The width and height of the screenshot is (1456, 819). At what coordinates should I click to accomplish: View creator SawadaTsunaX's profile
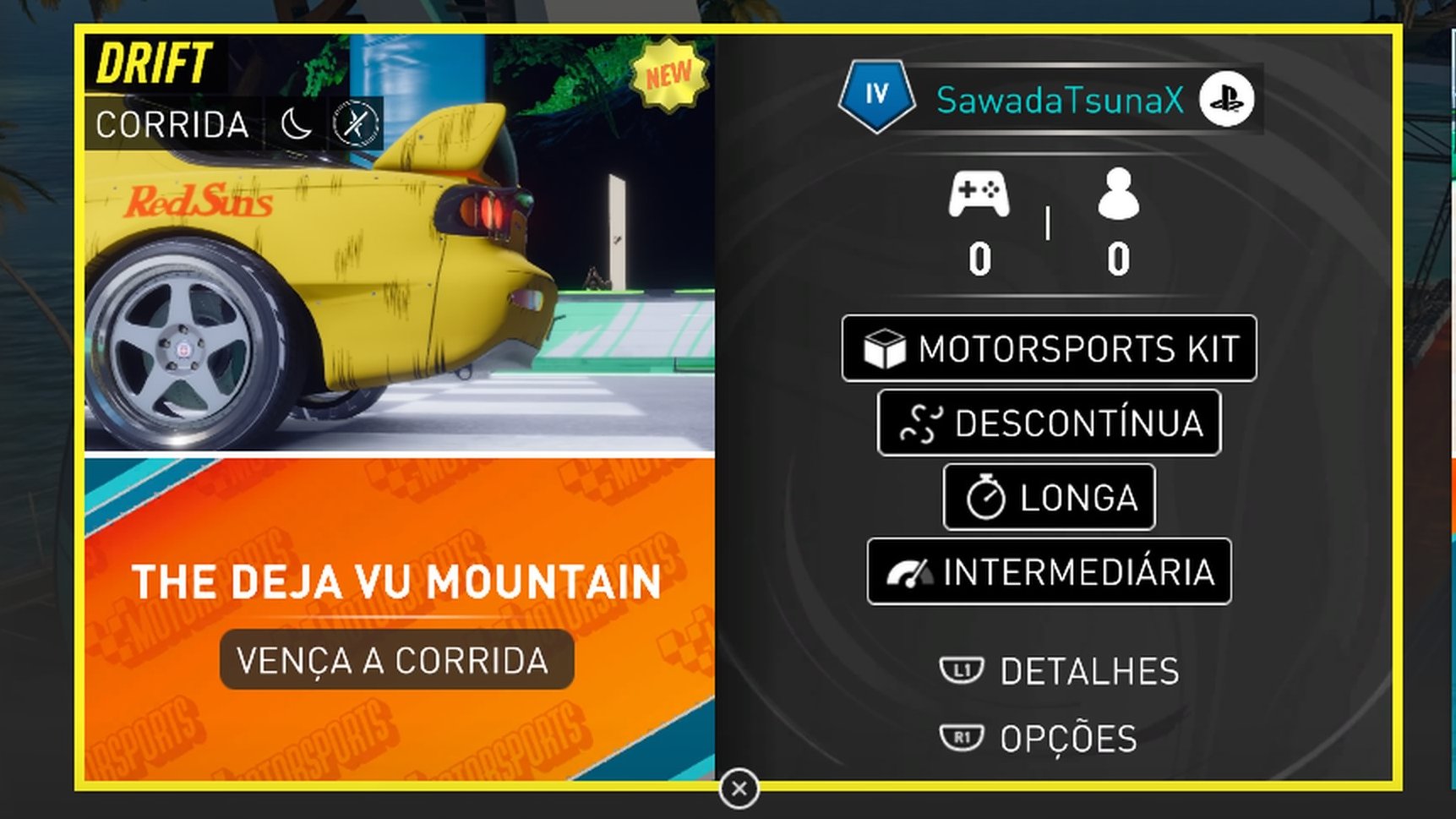pyautogui.click(x=1060, y=101)
